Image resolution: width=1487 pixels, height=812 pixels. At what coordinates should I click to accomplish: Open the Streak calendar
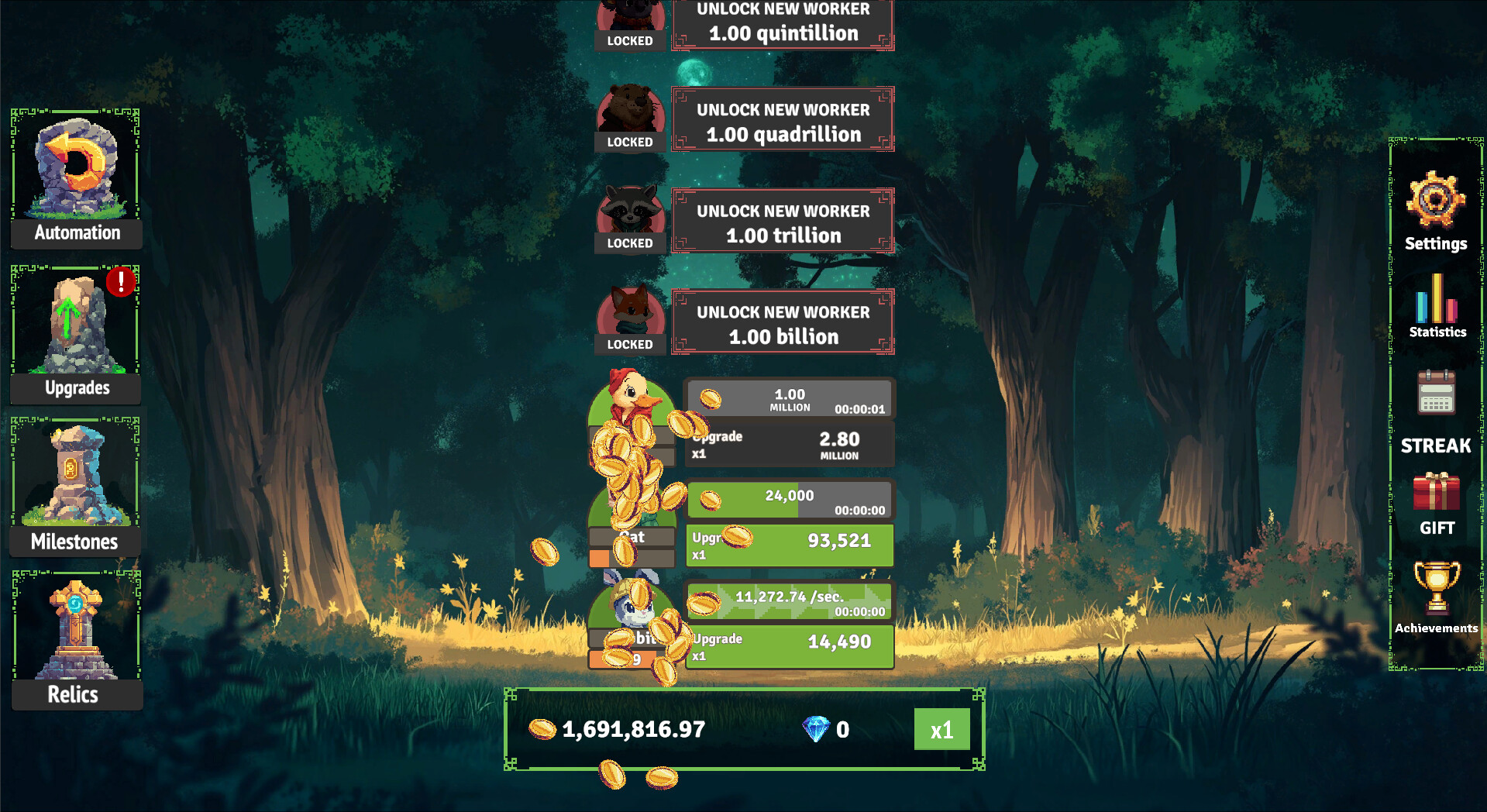coord(1437,395)
